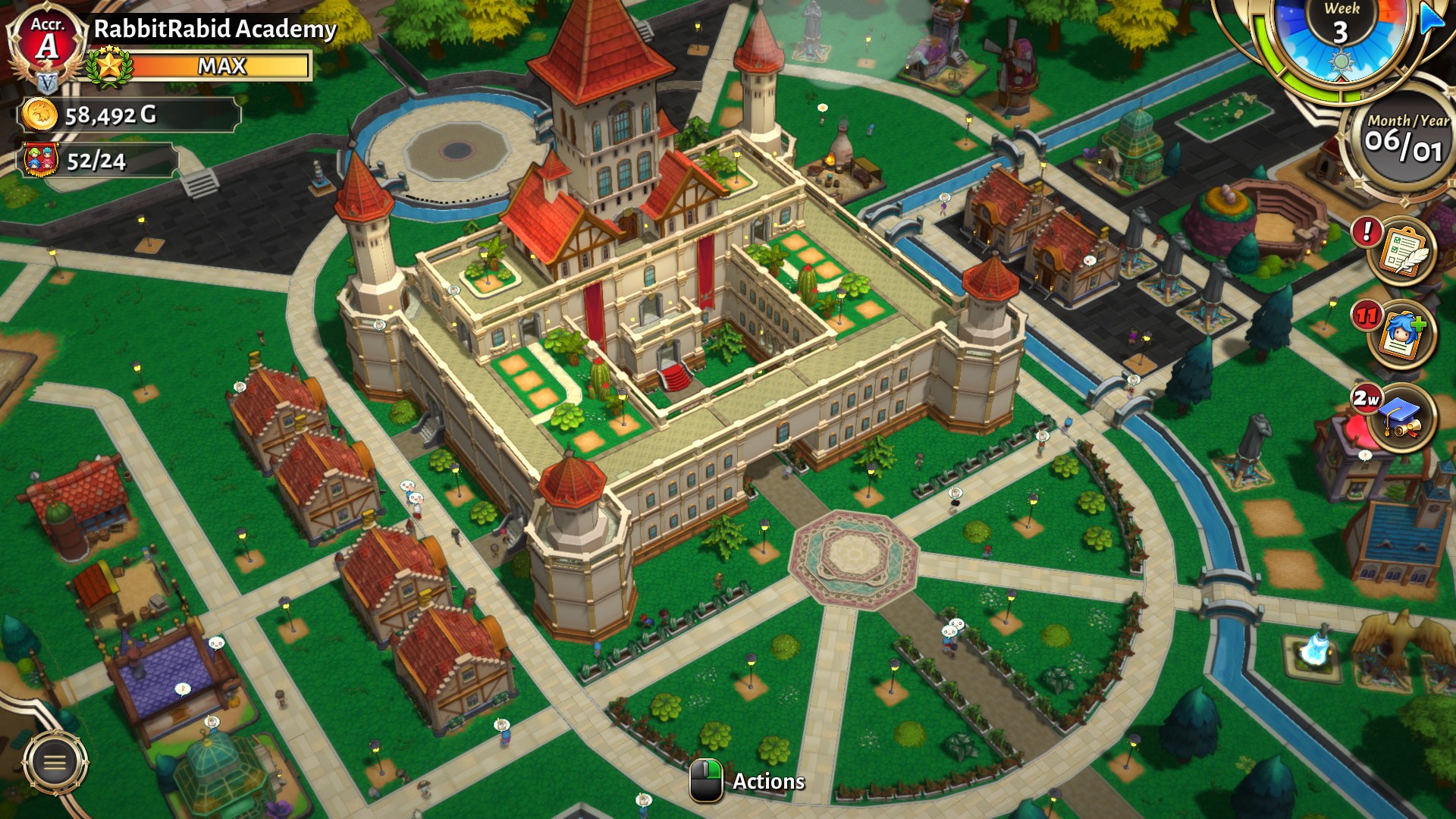The image size is (1456, 819).
Task: Click the red exclamation notification badge
Action: pos(1367,234)
